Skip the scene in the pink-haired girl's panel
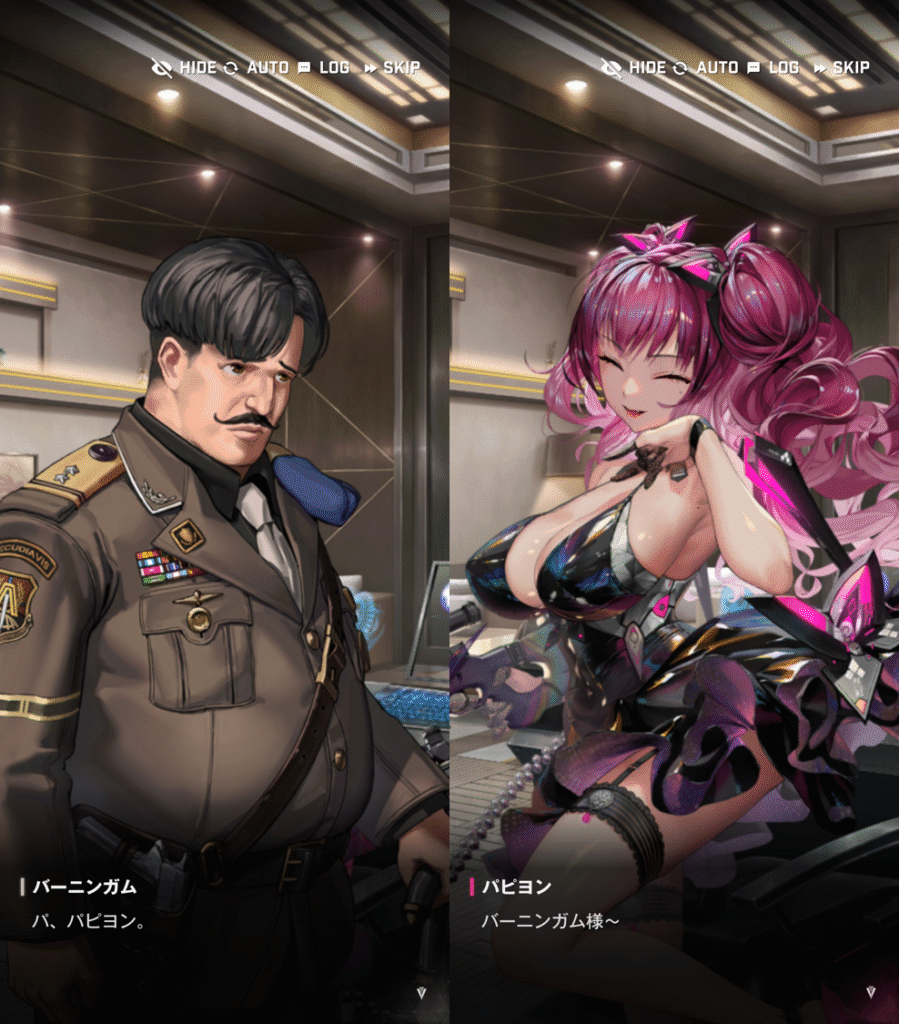Image resolution: width=899 pixels, height=1024 pixels. pos(841,68)
